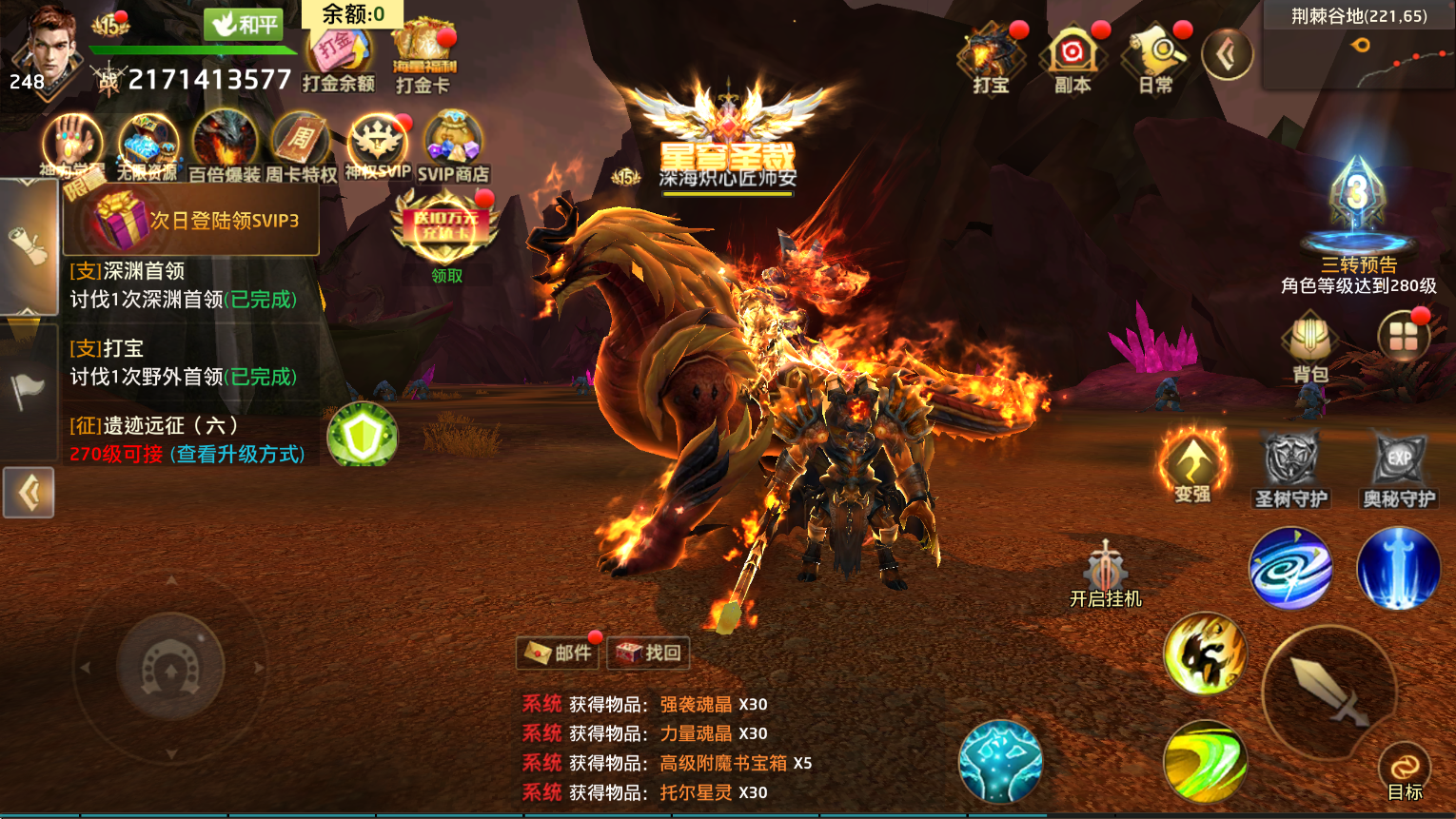Viewport: 1456px width, 819px height.
Task: Open the 打宝 treasure hunt menu
Action: (x=990, y=59)
